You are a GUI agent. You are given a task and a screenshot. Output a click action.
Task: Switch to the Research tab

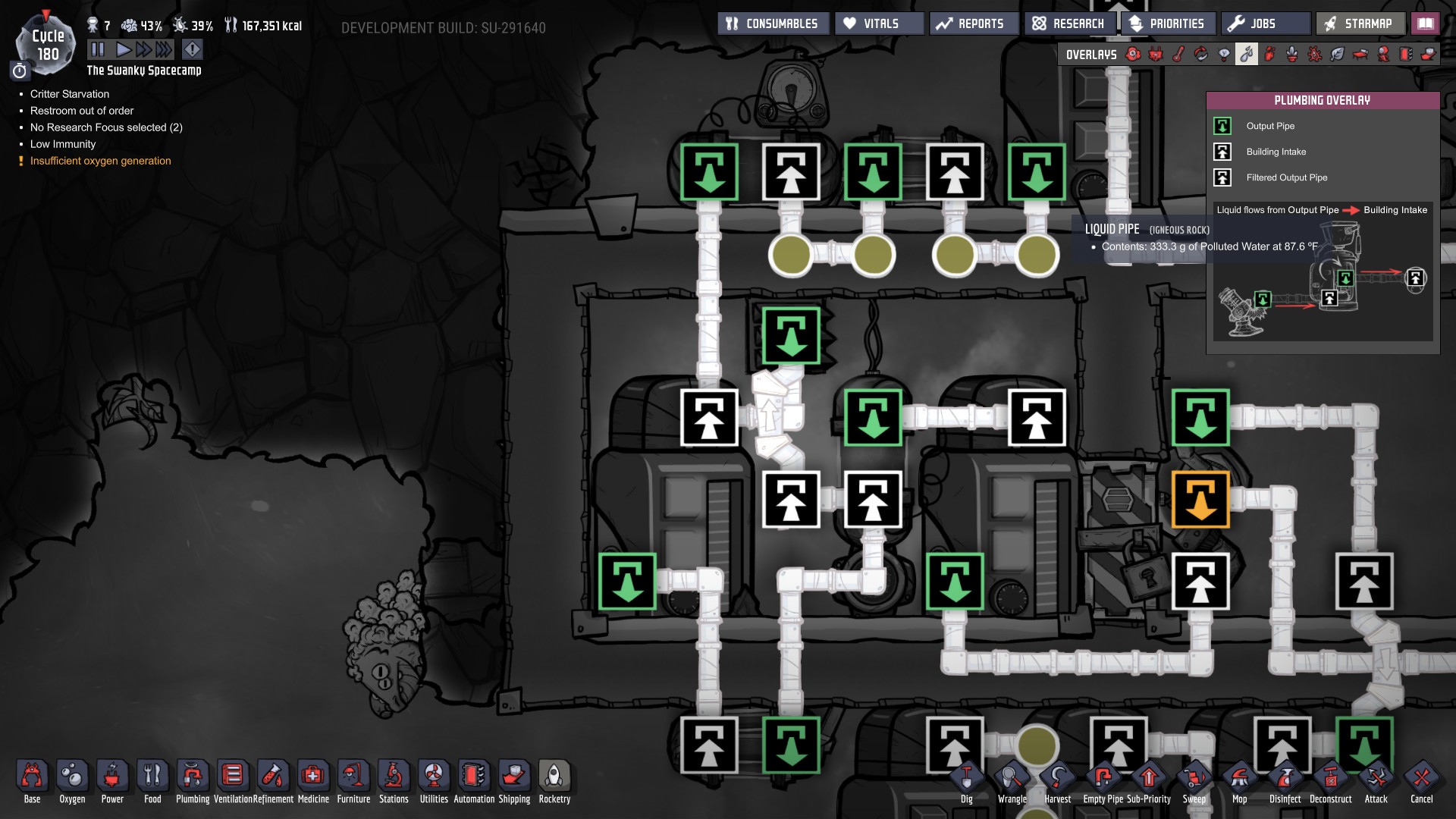[x=1069, y=23]
